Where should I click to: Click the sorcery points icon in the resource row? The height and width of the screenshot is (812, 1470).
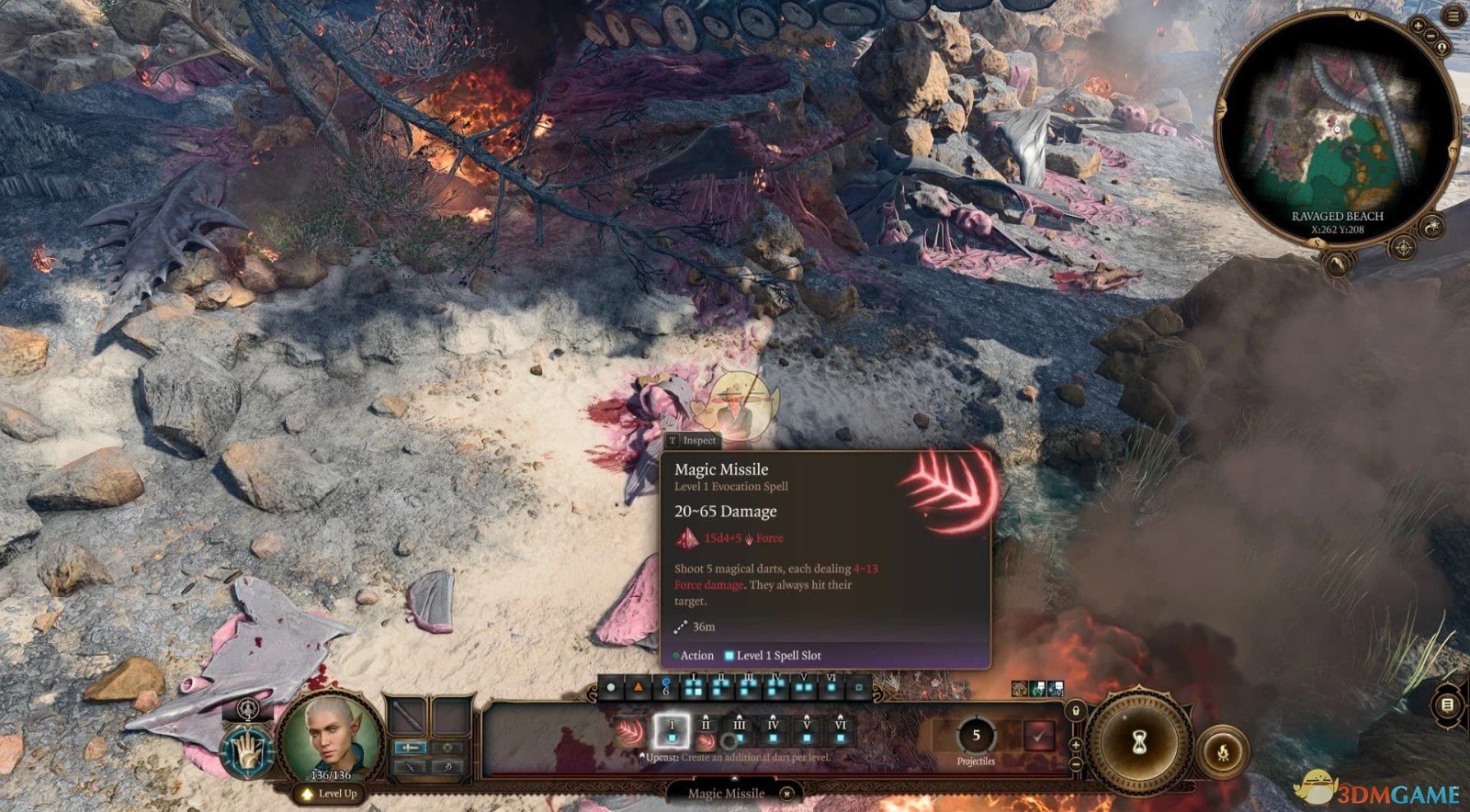click(x=664, y=689)
